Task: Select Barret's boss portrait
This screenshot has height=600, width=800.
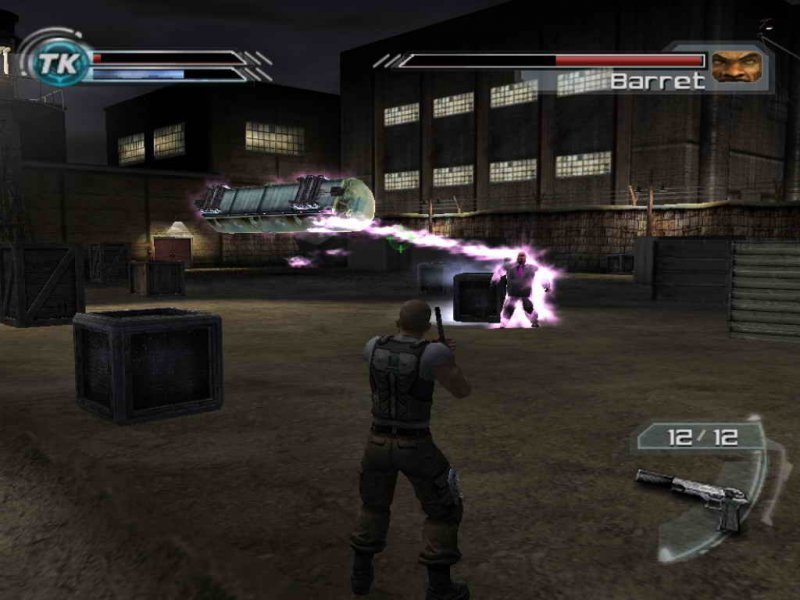Action: pos(736,66)
